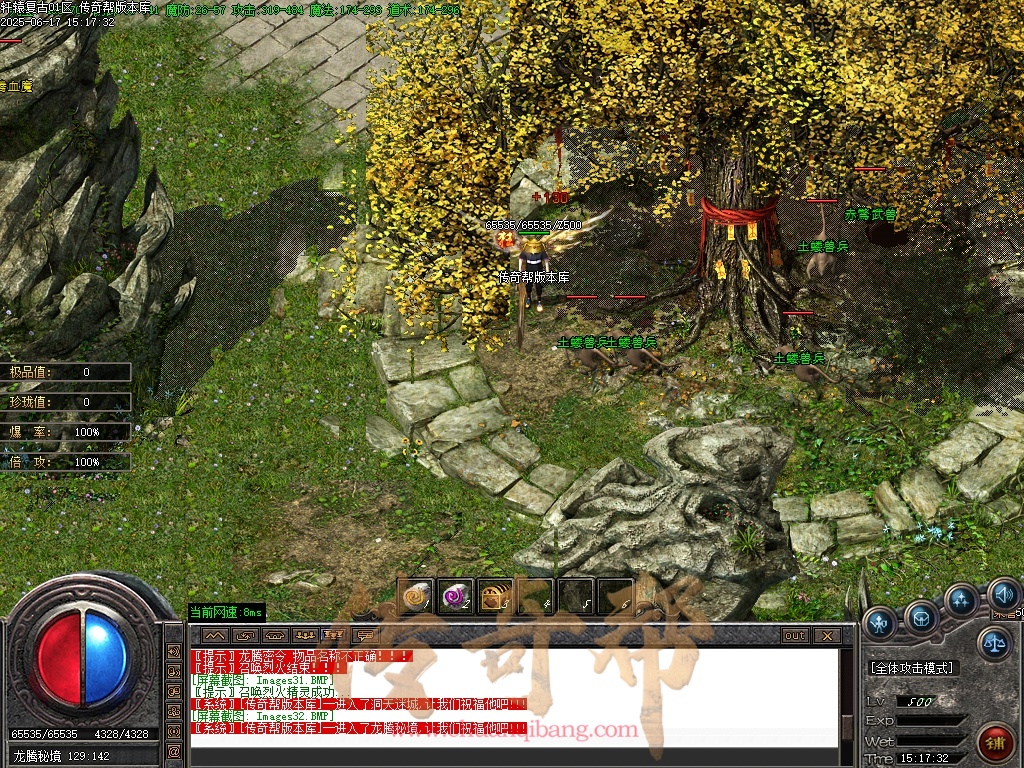Open the trade scales icon

point(994,643)
